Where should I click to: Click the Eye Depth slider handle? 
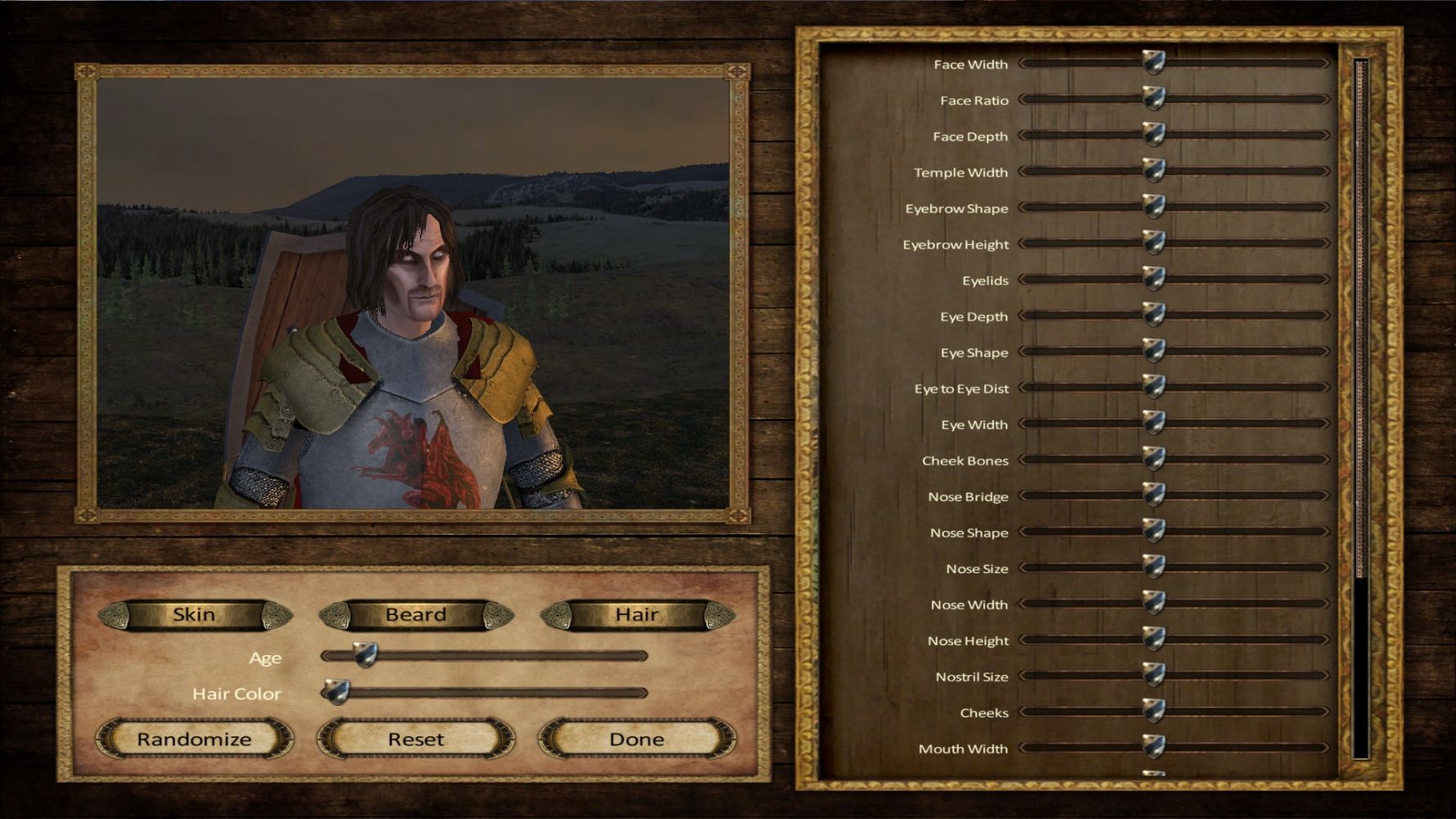1154,314
